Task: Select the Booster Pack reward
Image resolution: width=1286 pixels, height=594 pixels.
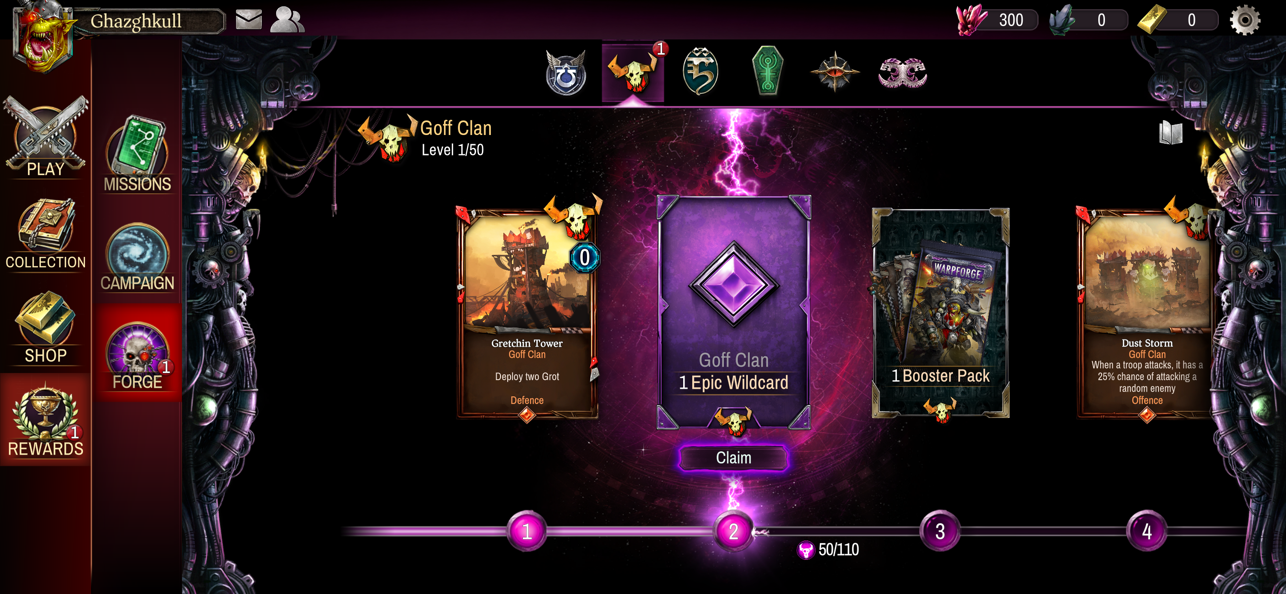Action: coord(940,313)
